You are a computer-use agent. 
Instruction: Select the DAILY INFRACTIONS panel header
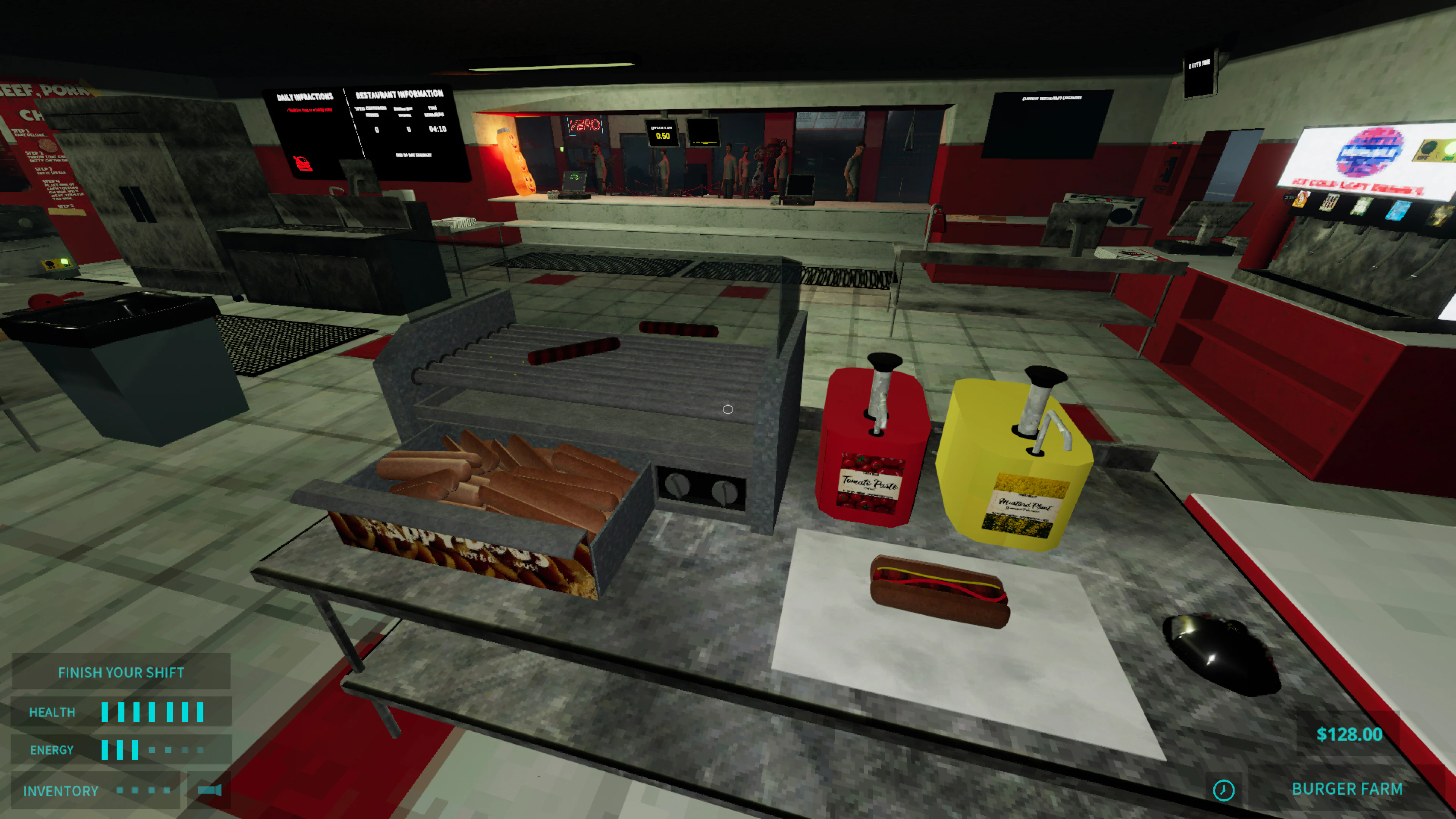point(305,96)
